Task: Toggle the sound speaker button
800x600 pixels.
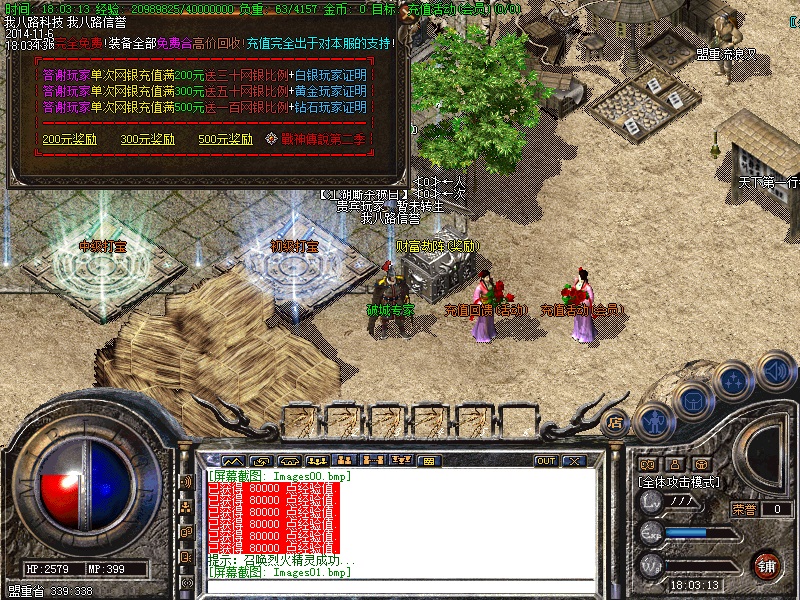Action: [x=775, y=371]
